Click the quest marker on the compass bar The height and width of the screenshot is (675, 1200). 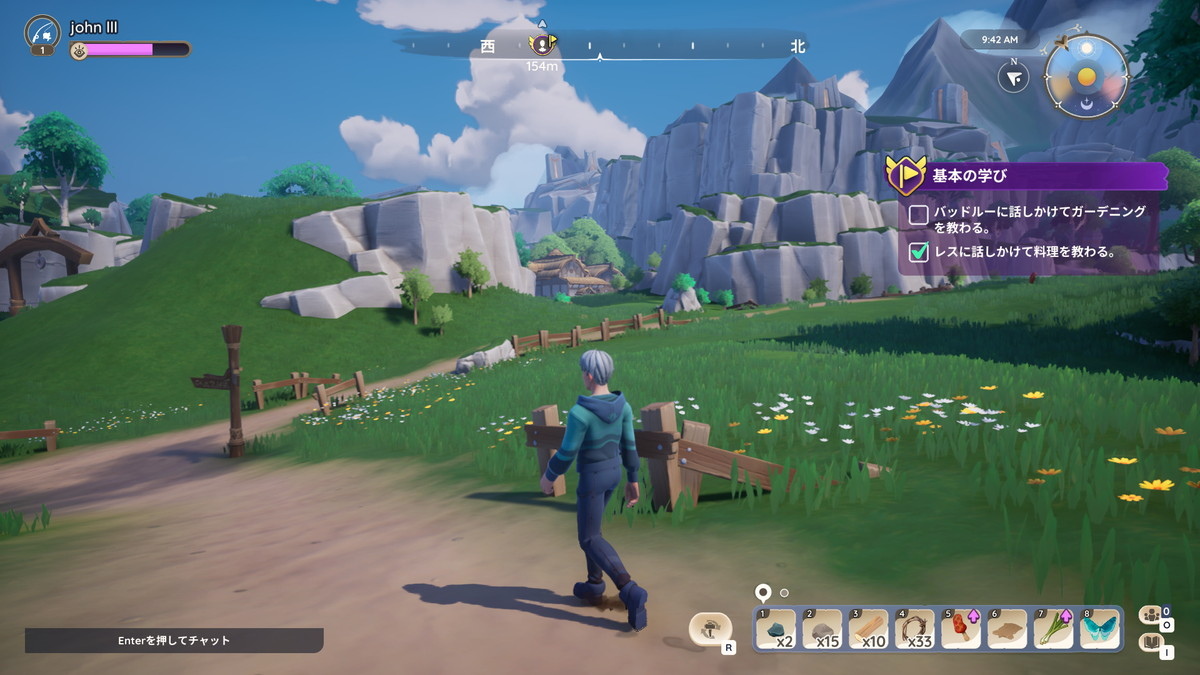[x=542, y=44]
